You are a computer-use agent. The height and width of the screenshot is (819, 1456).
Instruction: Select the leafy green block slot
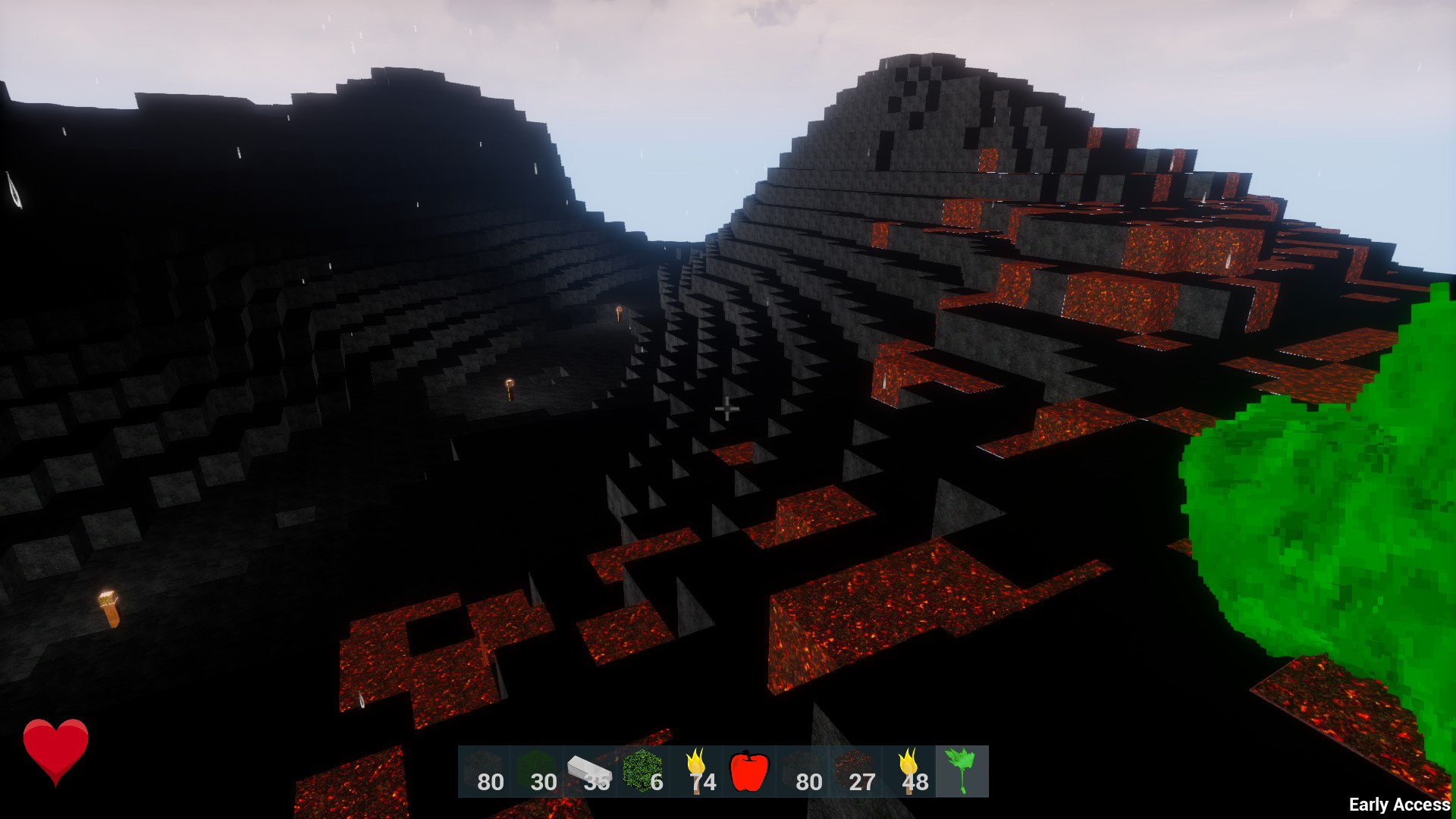[643, 771]
